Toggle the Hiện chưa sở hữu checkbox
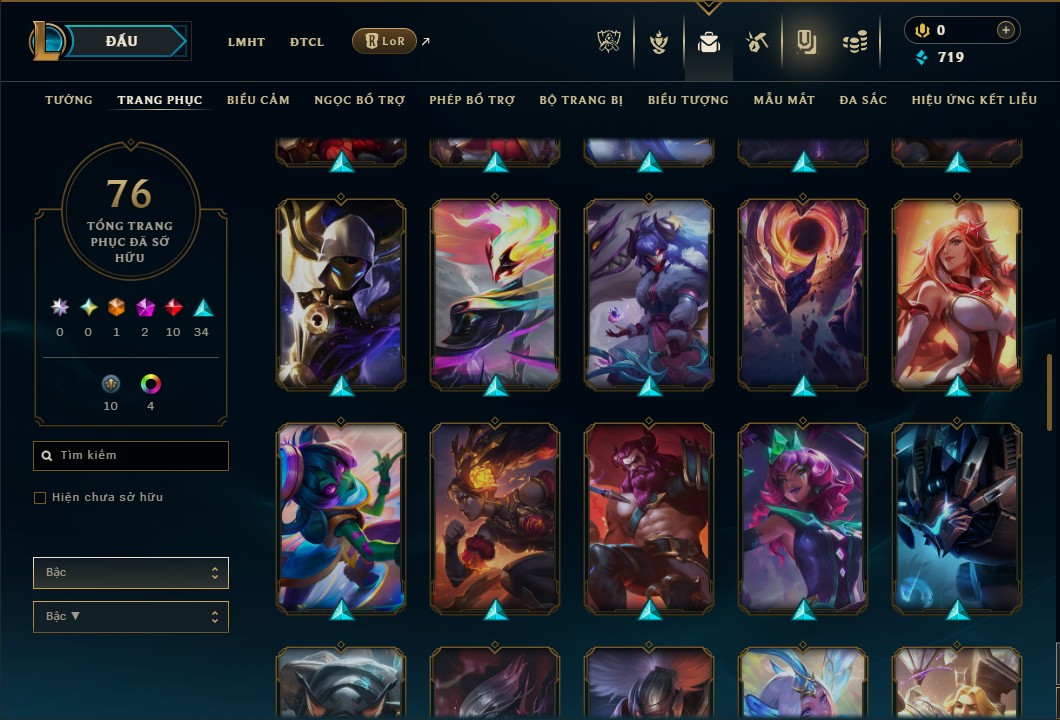This screenshot has width=1060, height=720. [x=40, y=498]
